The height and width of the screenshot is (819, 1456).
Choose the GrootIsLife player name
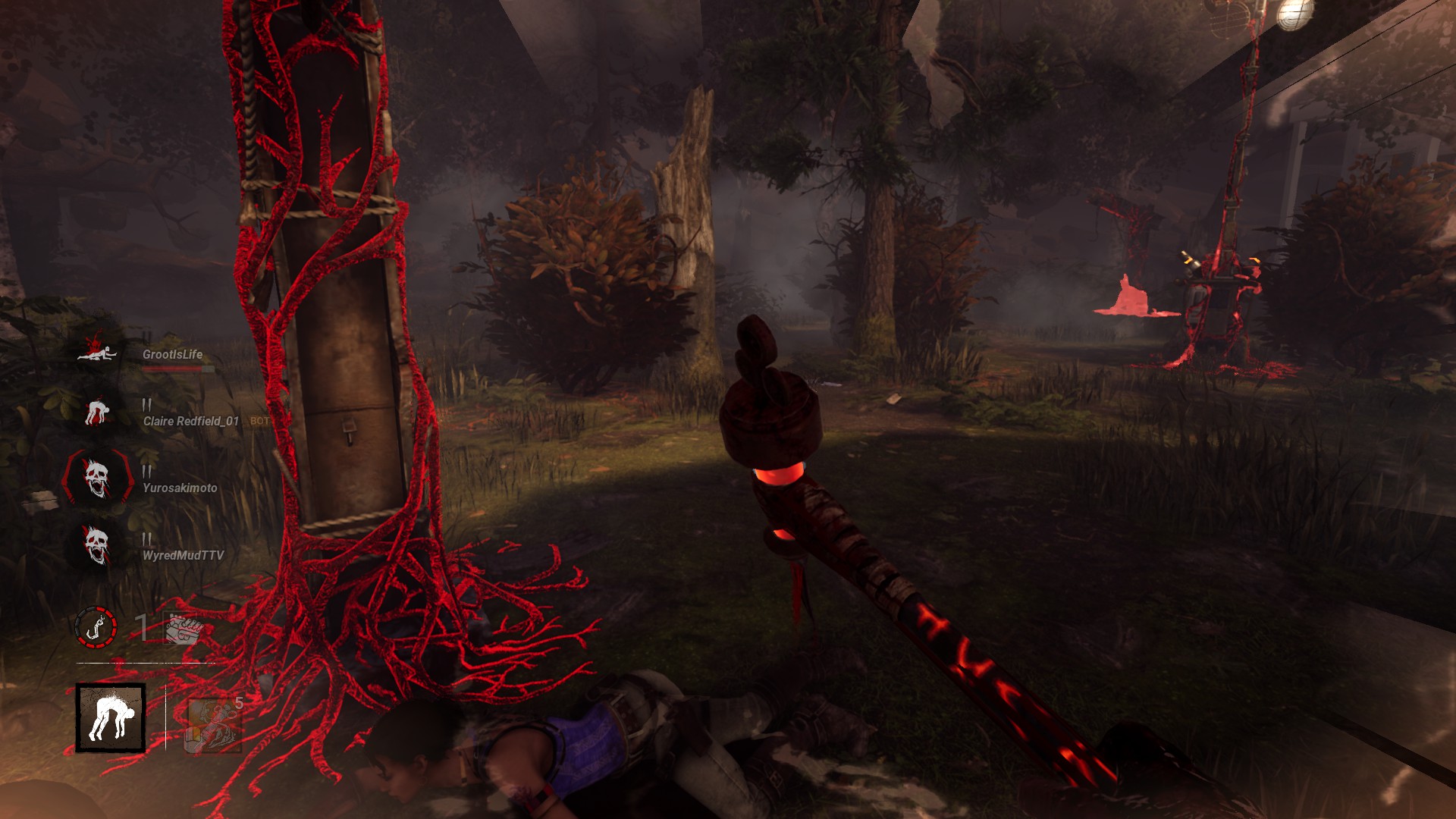tap(172, 354)
